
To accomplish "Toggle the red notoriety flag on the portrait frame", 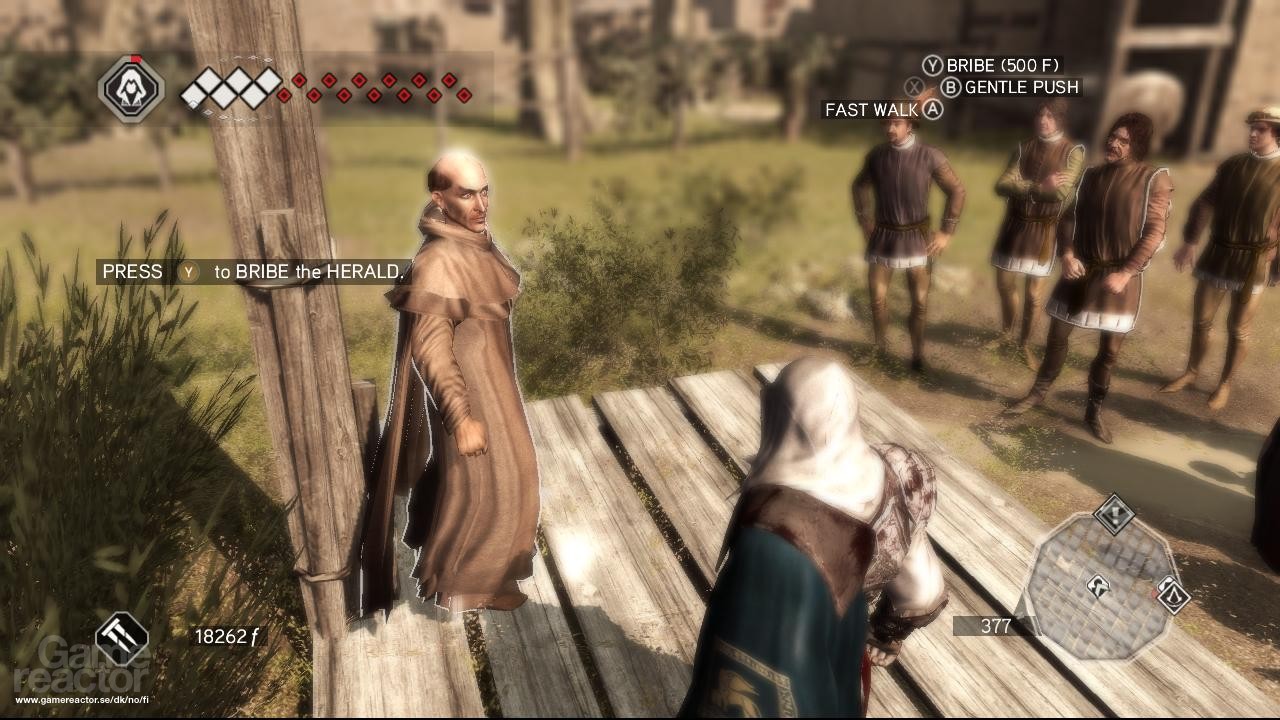I will click(x=136, y=58).
